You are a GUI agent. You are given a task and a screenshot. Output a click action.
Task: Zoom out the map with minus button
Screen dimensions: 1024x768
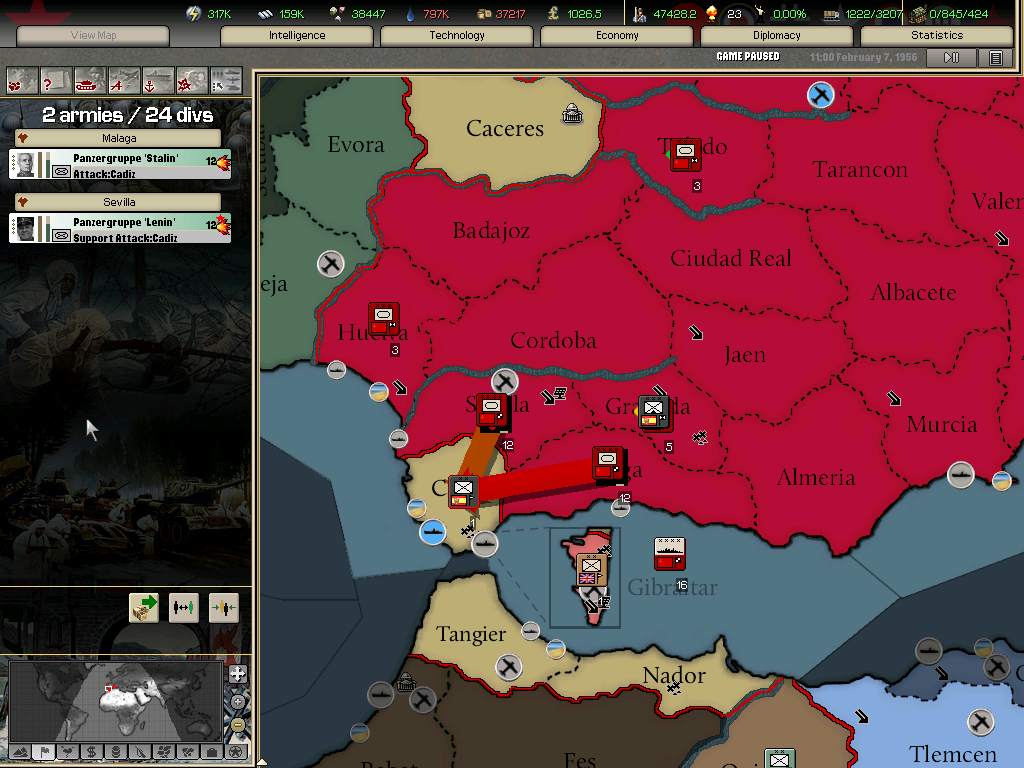point(237,724)
